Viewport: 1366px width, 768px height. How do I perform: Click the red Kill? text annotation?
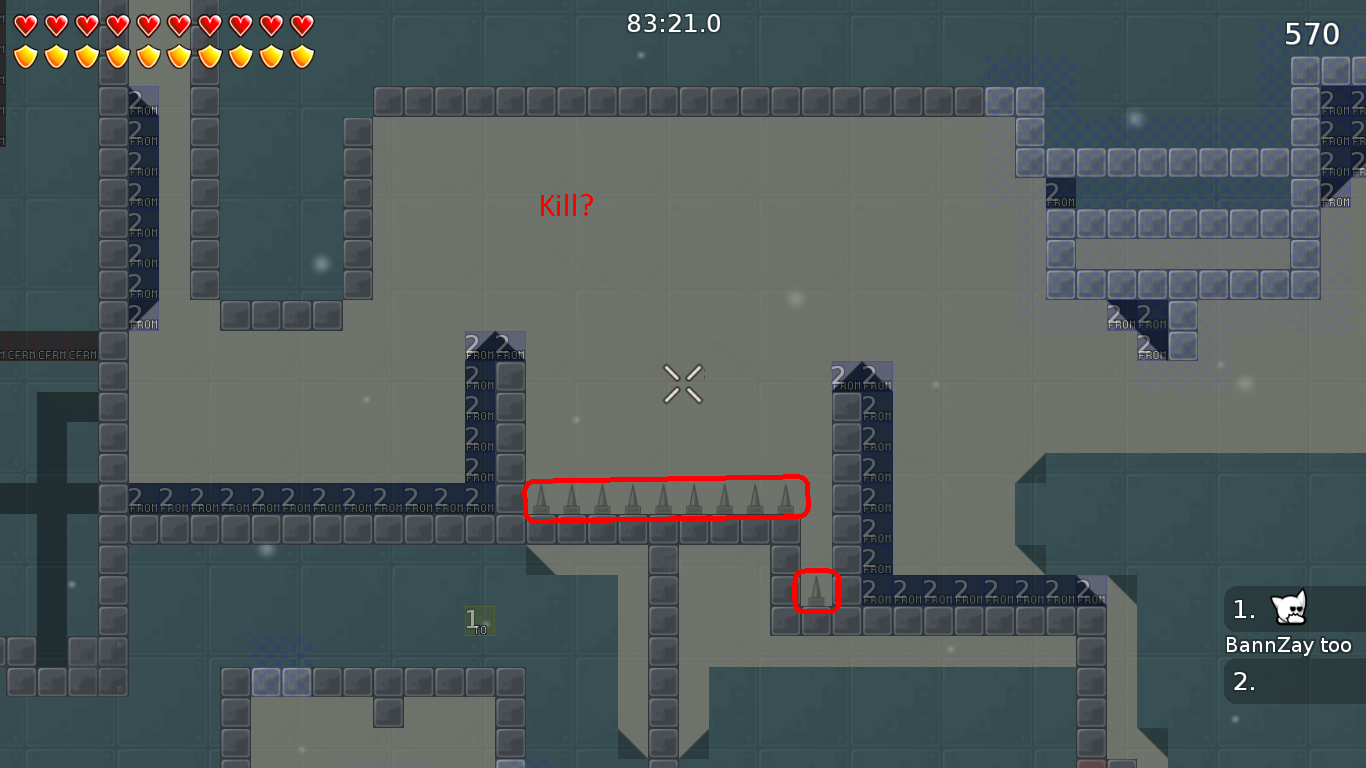pos(566,207)
